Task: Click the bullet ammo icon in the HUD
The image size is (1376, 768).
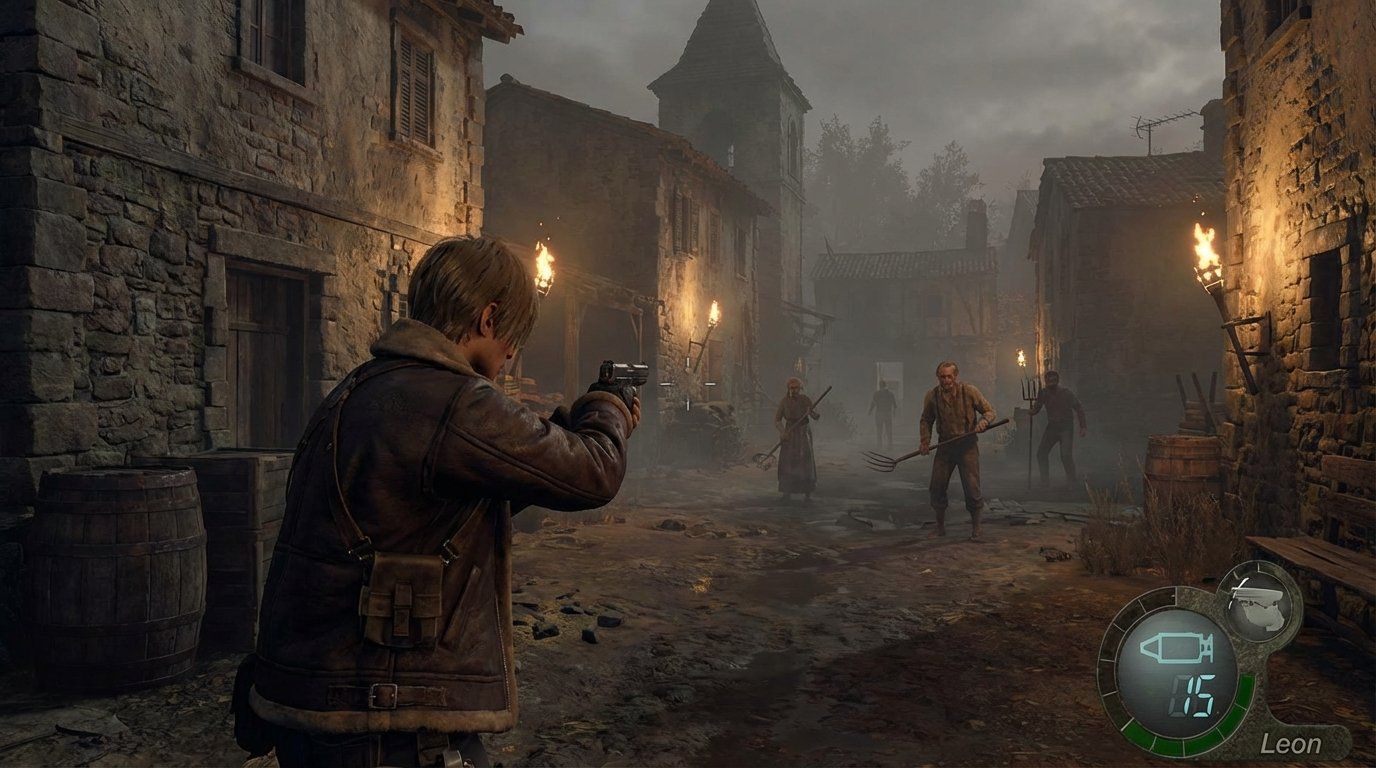Action: 1175,648
